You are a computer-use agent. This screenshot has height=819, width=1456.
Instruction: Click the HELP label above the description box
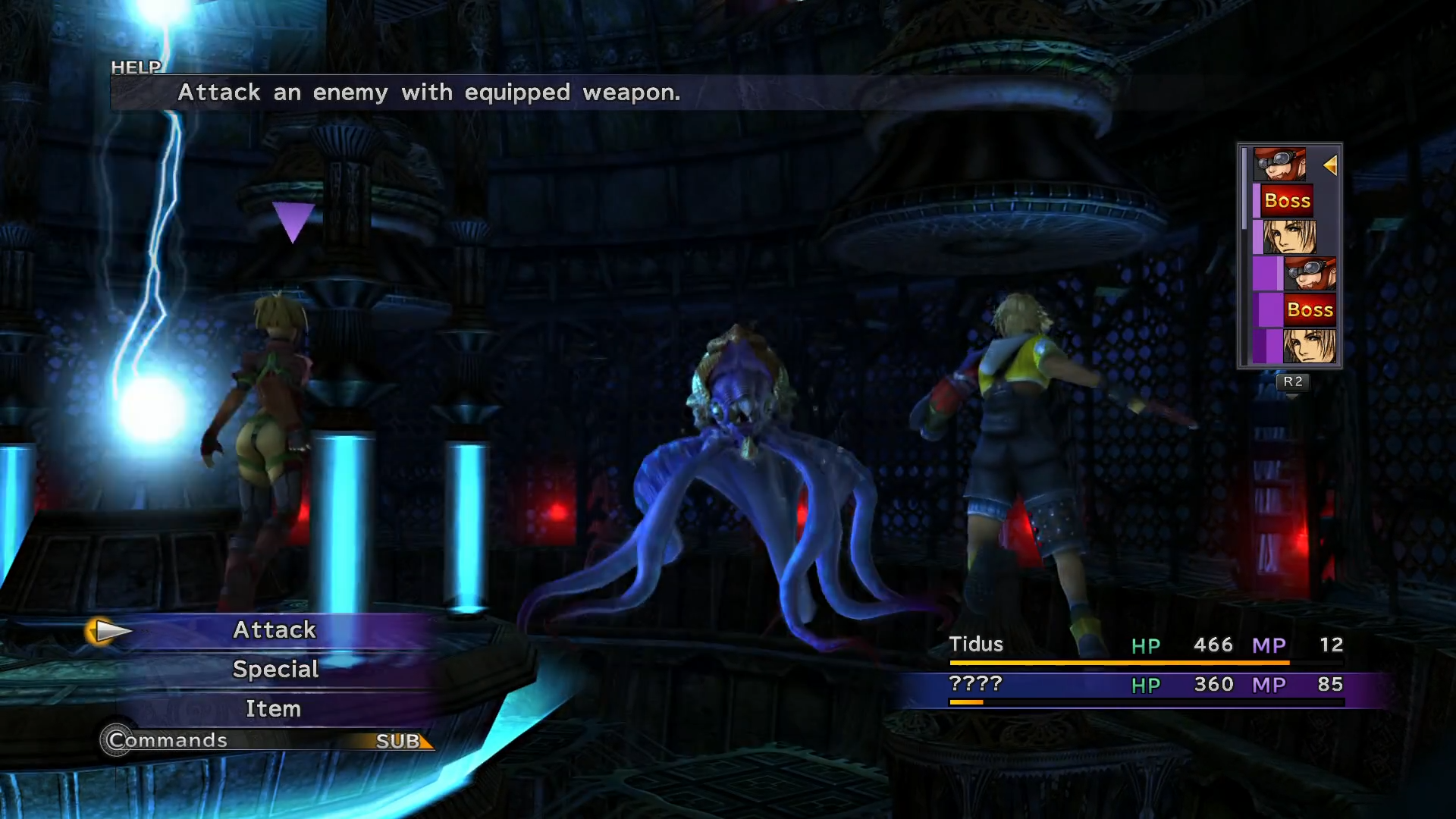coord(136,67)
